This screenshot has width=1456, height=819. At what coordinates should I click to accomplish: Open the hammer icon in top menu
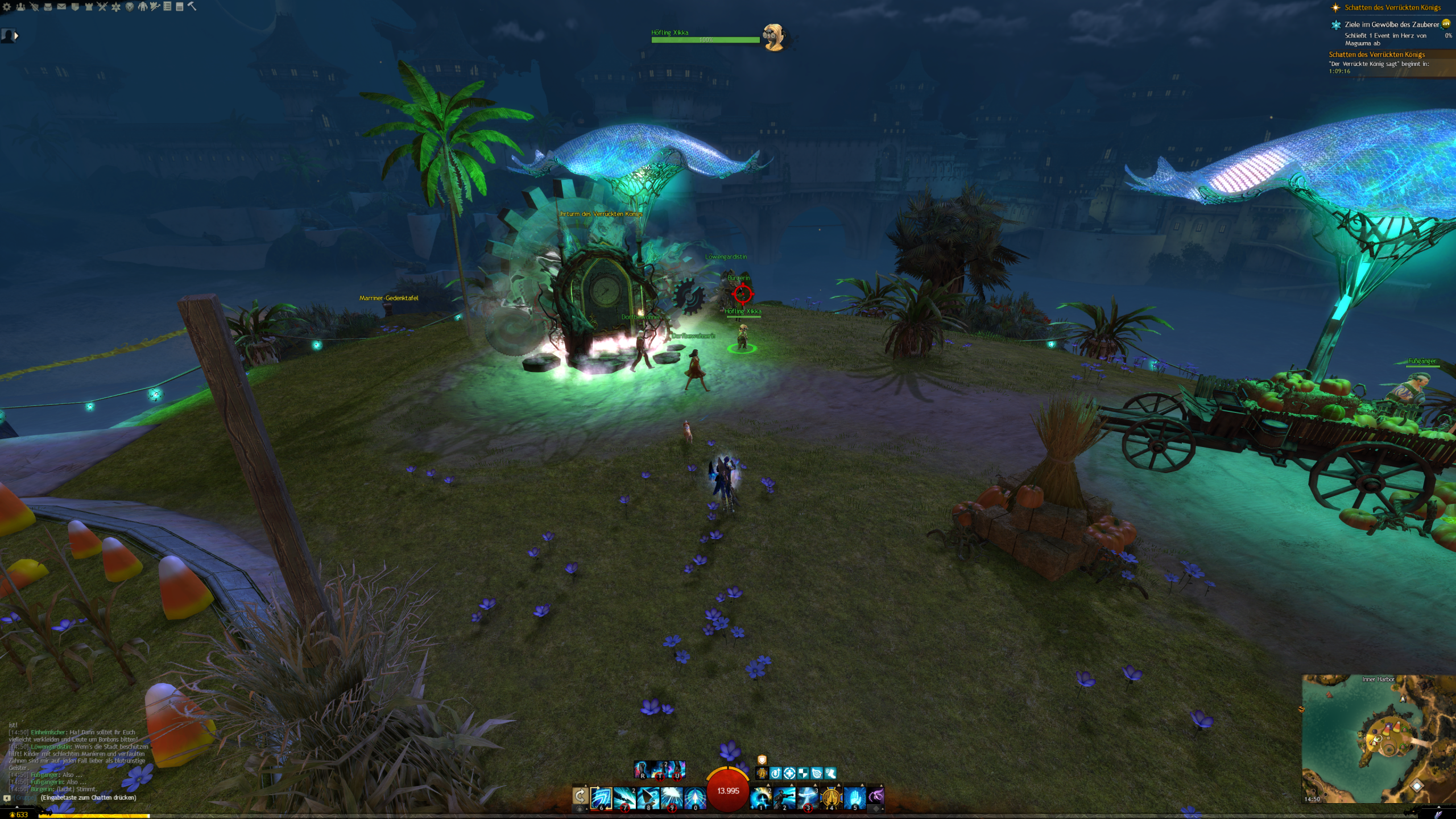point(192,6)
